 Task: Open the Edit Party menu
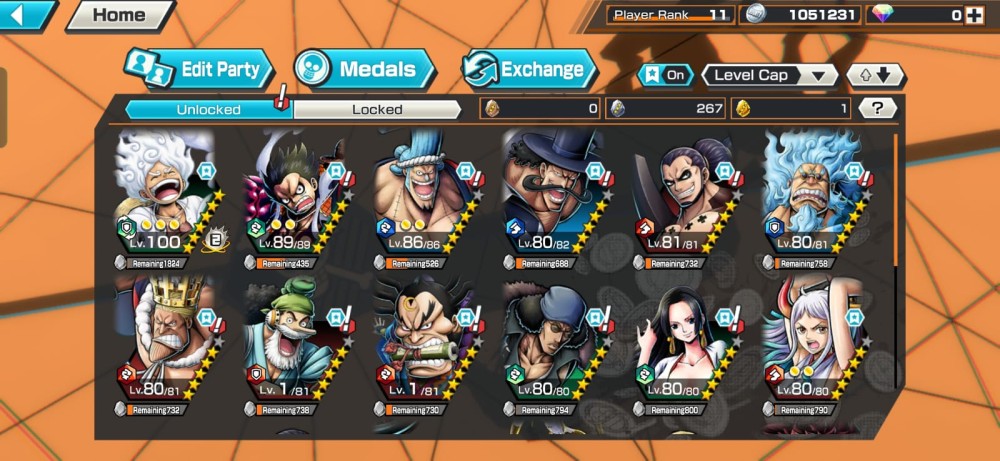coord(200,69)
